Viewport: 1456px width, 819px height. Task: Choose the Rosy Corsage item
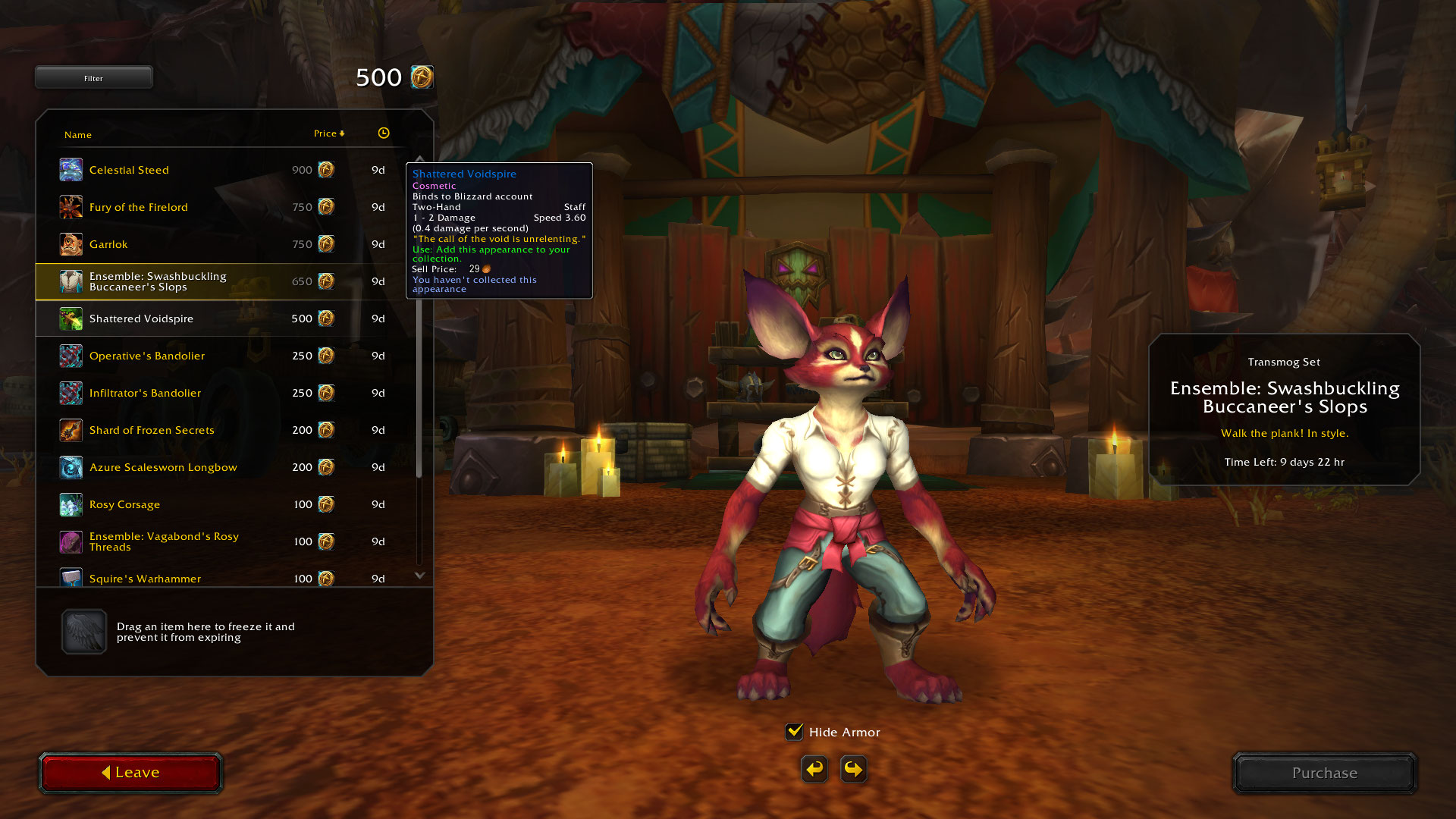click(x=124, y=504)
